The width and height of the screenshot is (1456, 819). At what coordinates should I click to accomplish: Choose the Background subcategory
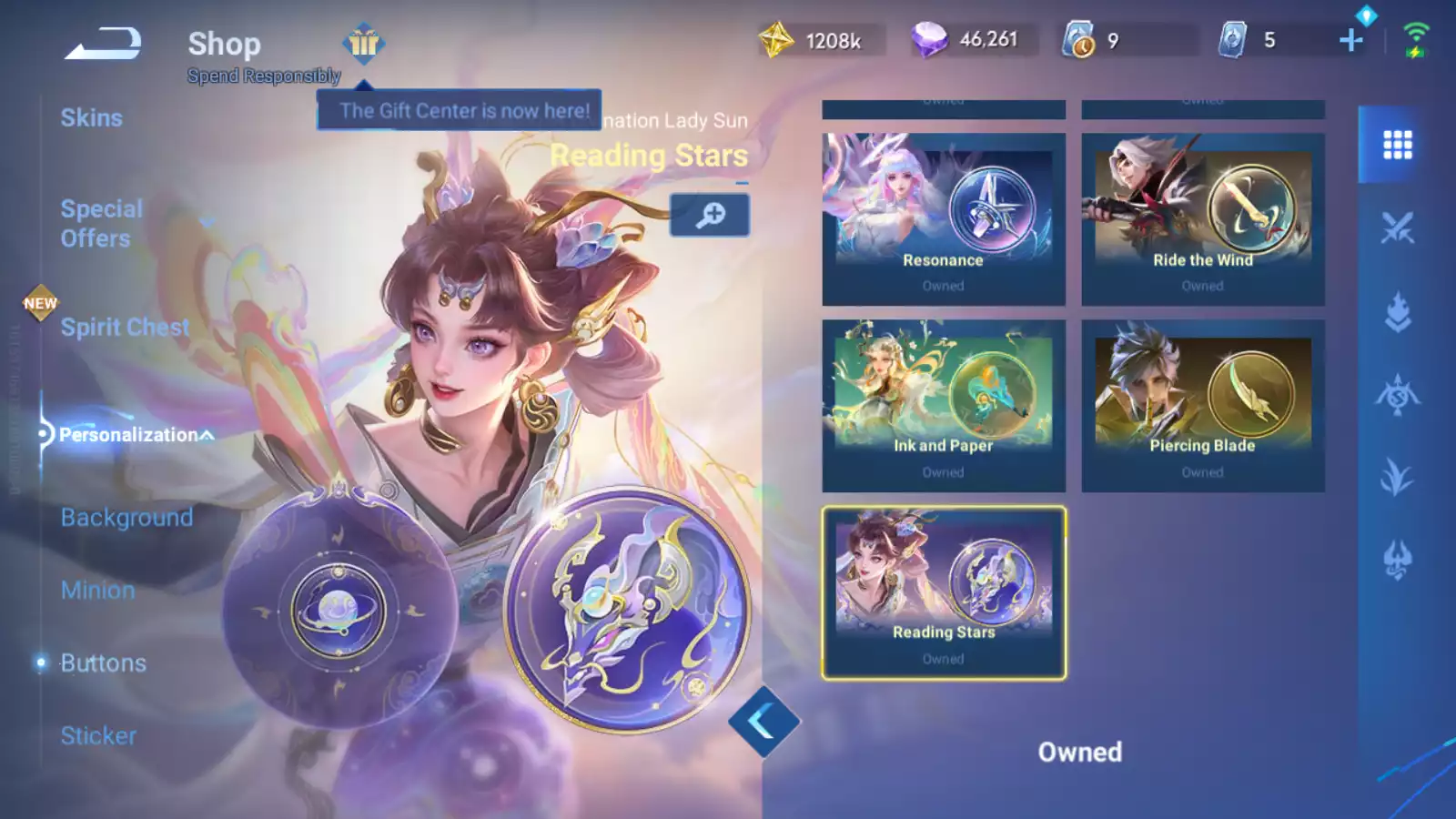pos(126,518)
